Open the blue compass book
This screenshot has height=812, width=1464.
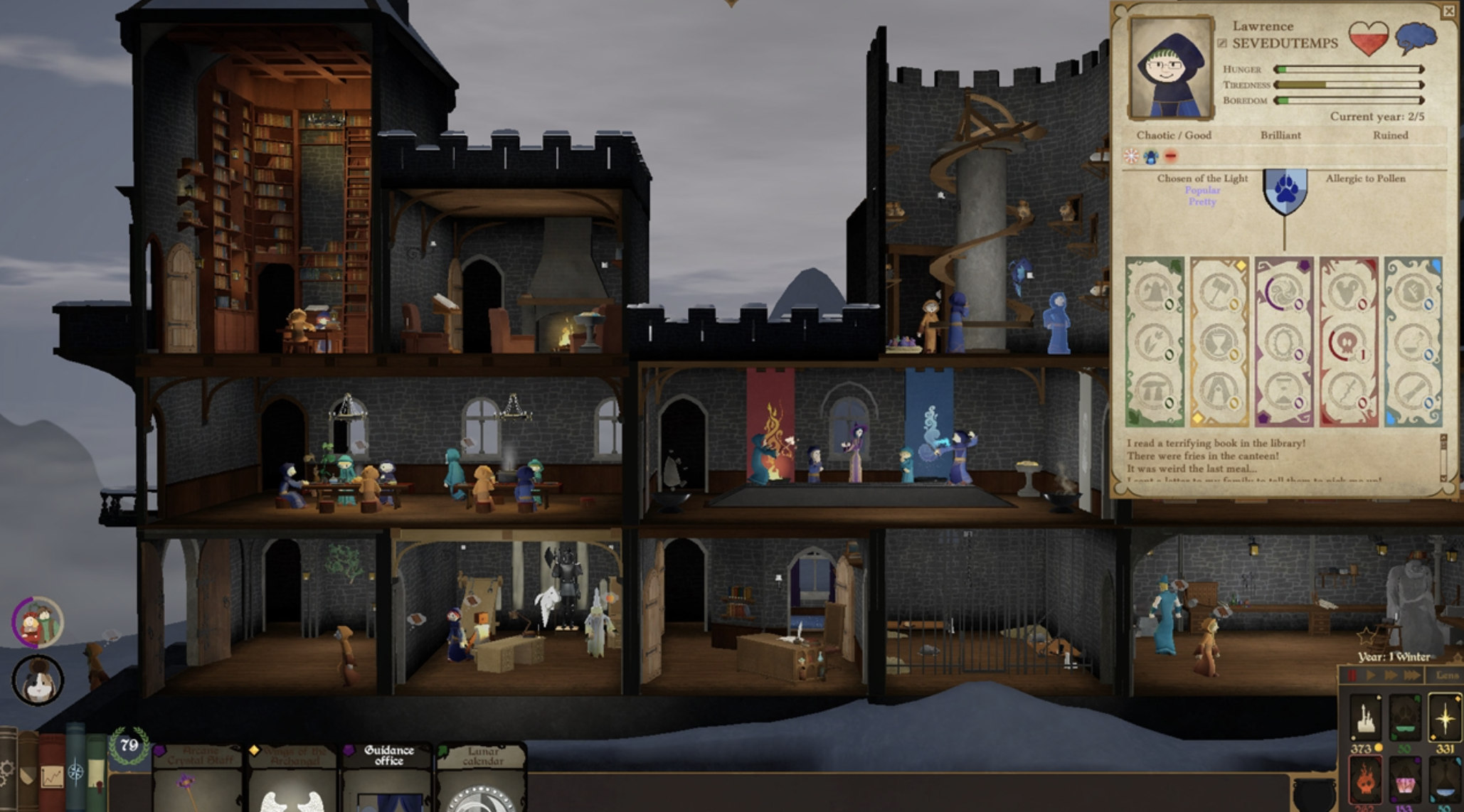[x=75, y=771]
